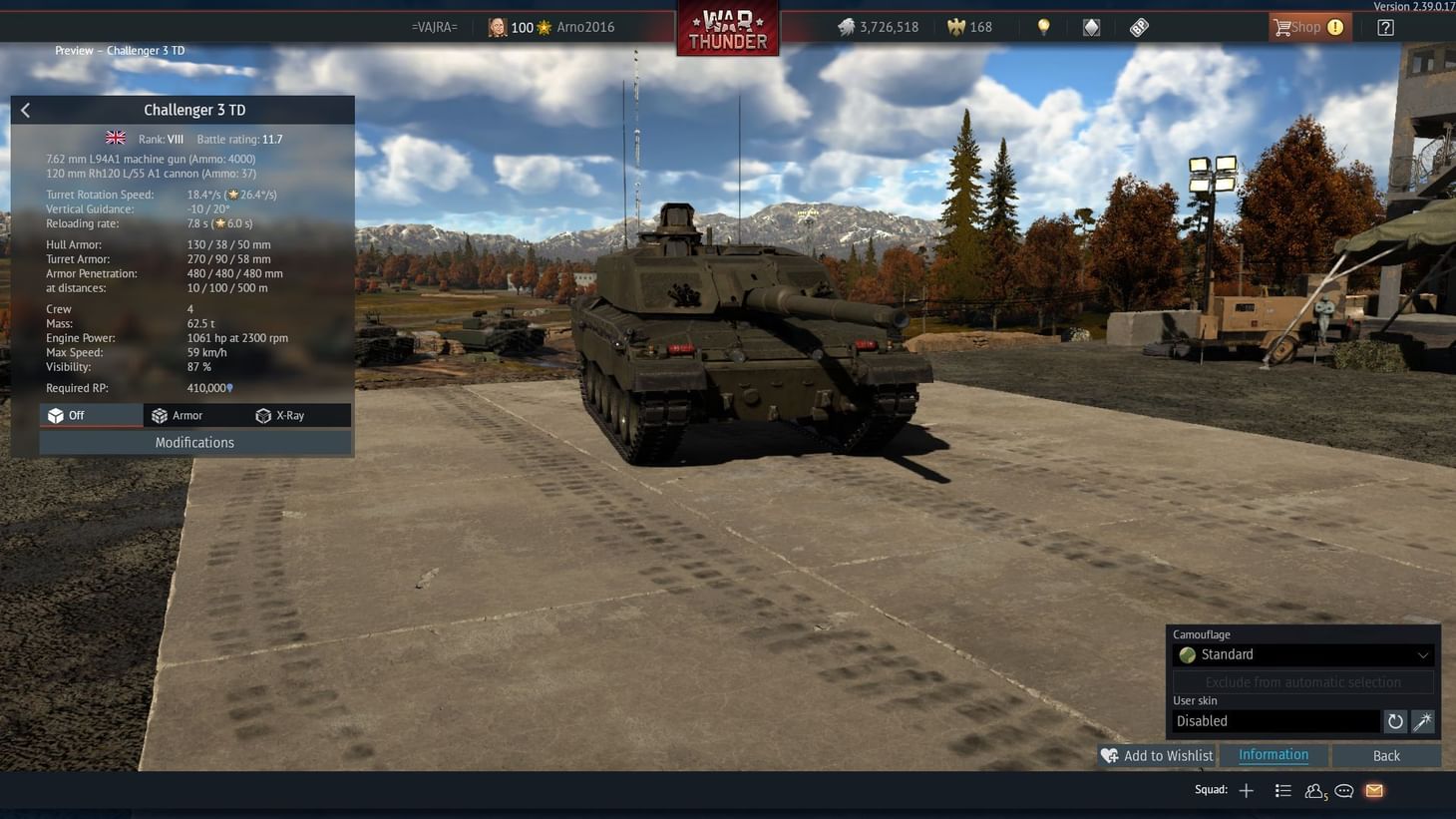Open the Modifications screen

(x=194, y=442)
